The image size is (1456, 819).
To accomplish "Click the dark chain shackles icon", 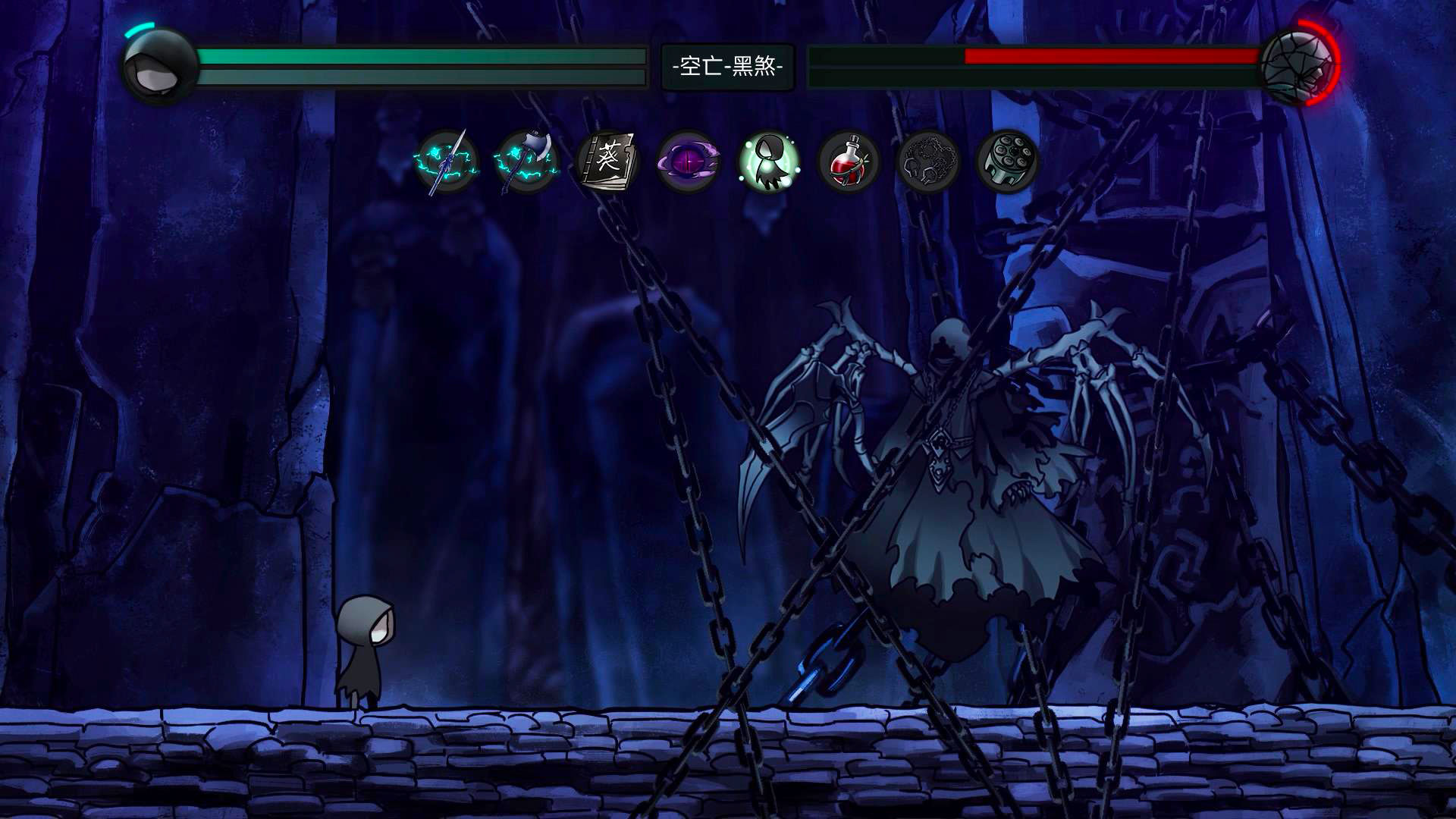I will pyautogui.click(x=929, y=162).
